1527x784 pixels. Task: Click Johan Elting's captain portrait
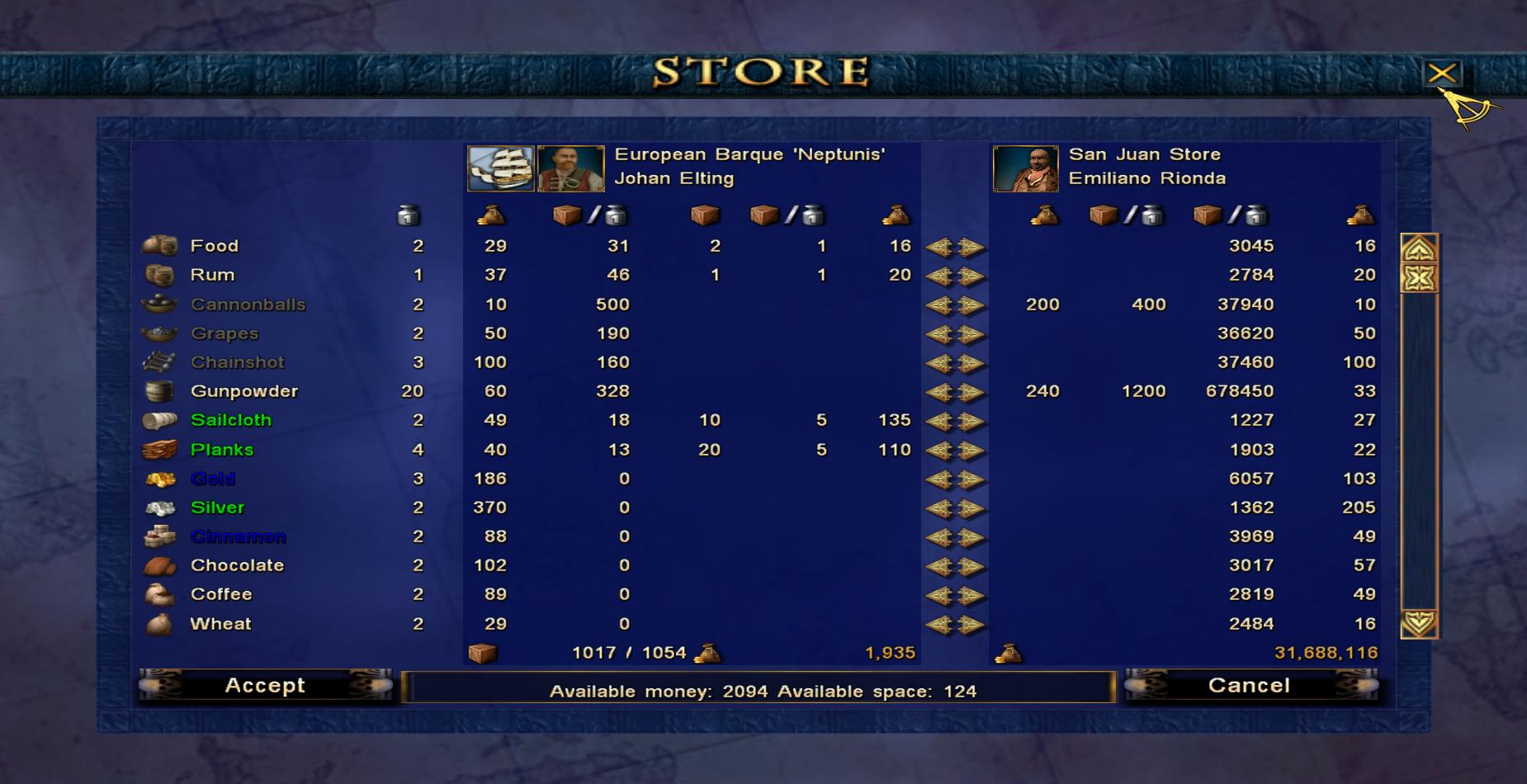[570, 168]
